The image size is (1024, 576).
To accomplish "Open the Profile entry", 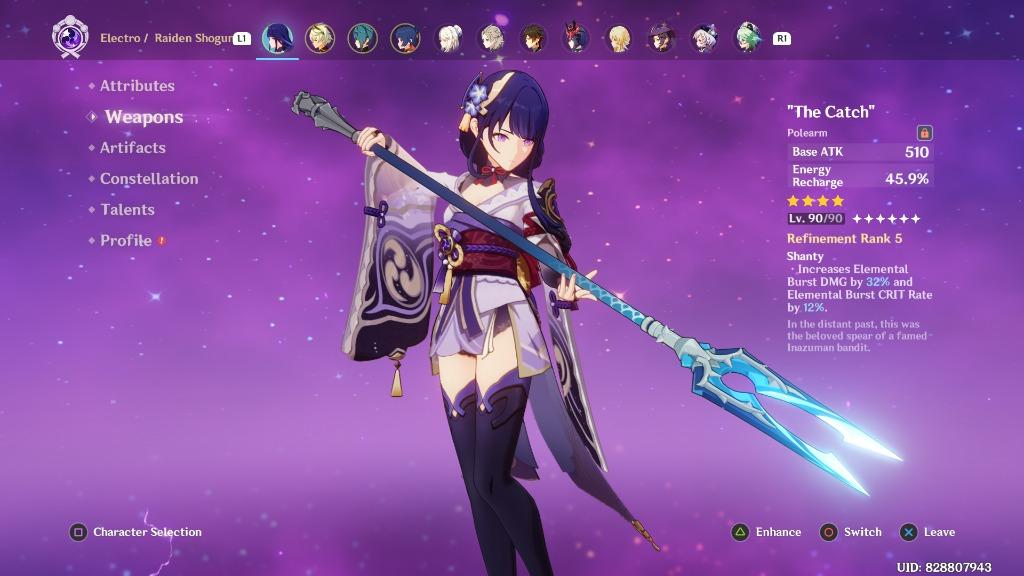I will click(x=125, y=241).
